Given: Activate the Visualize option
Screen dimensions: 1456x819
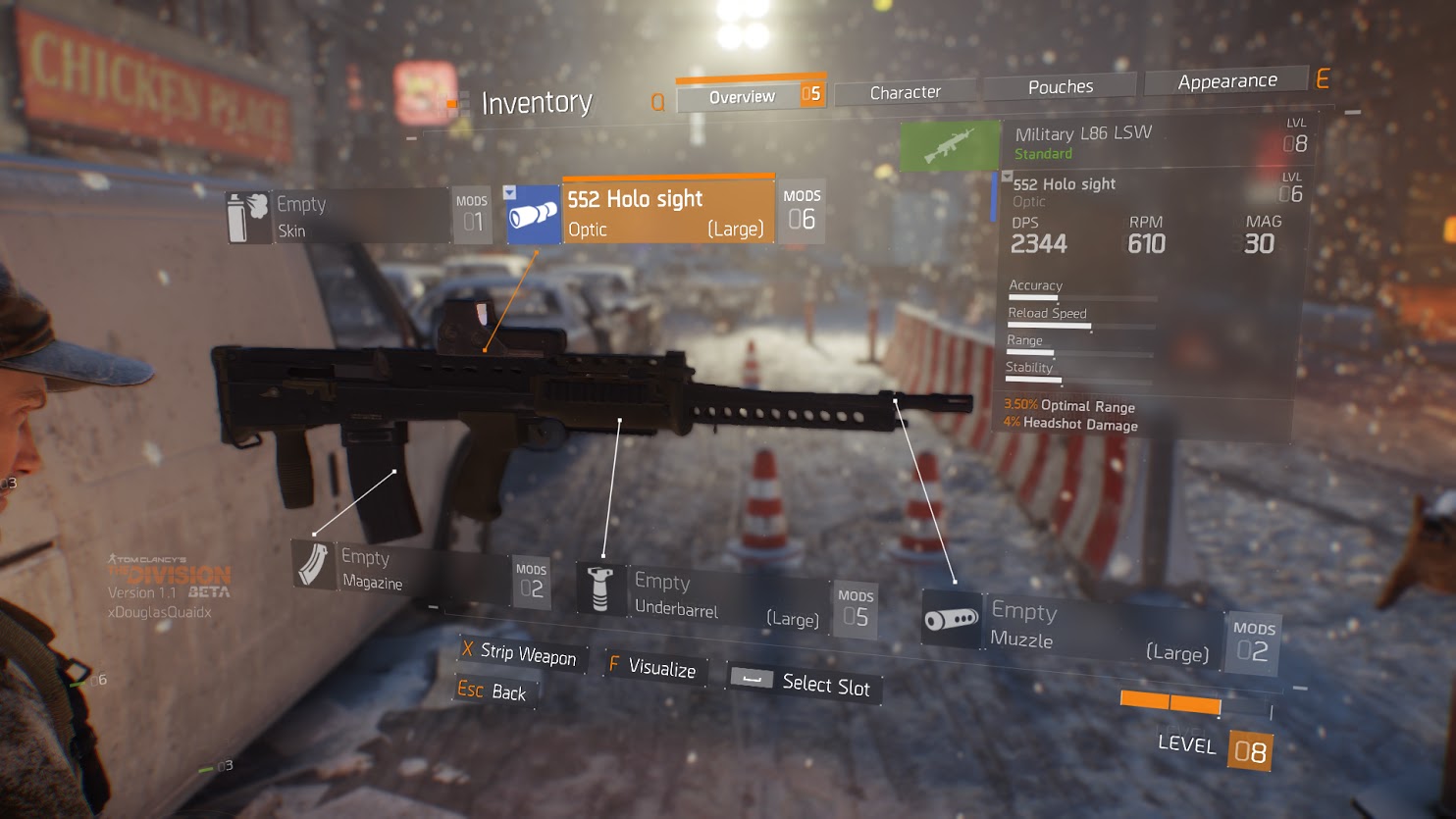Looking at the screenshot, I should (653, 668).
